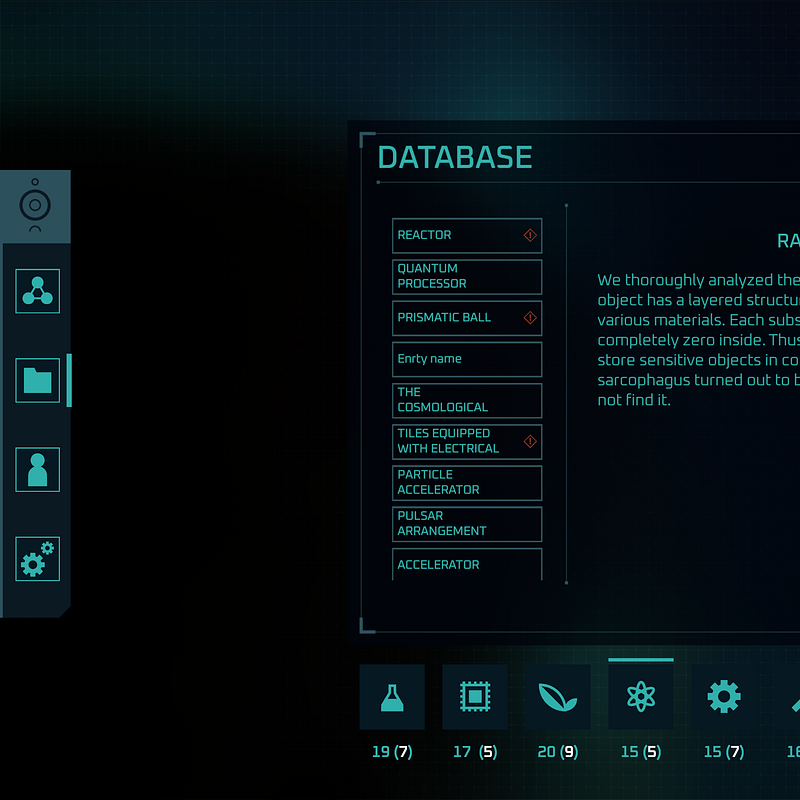Switch to the folder sidebar section
Image resolution: width=800 pixels, height=800 pixels.
tap(38, 380)
